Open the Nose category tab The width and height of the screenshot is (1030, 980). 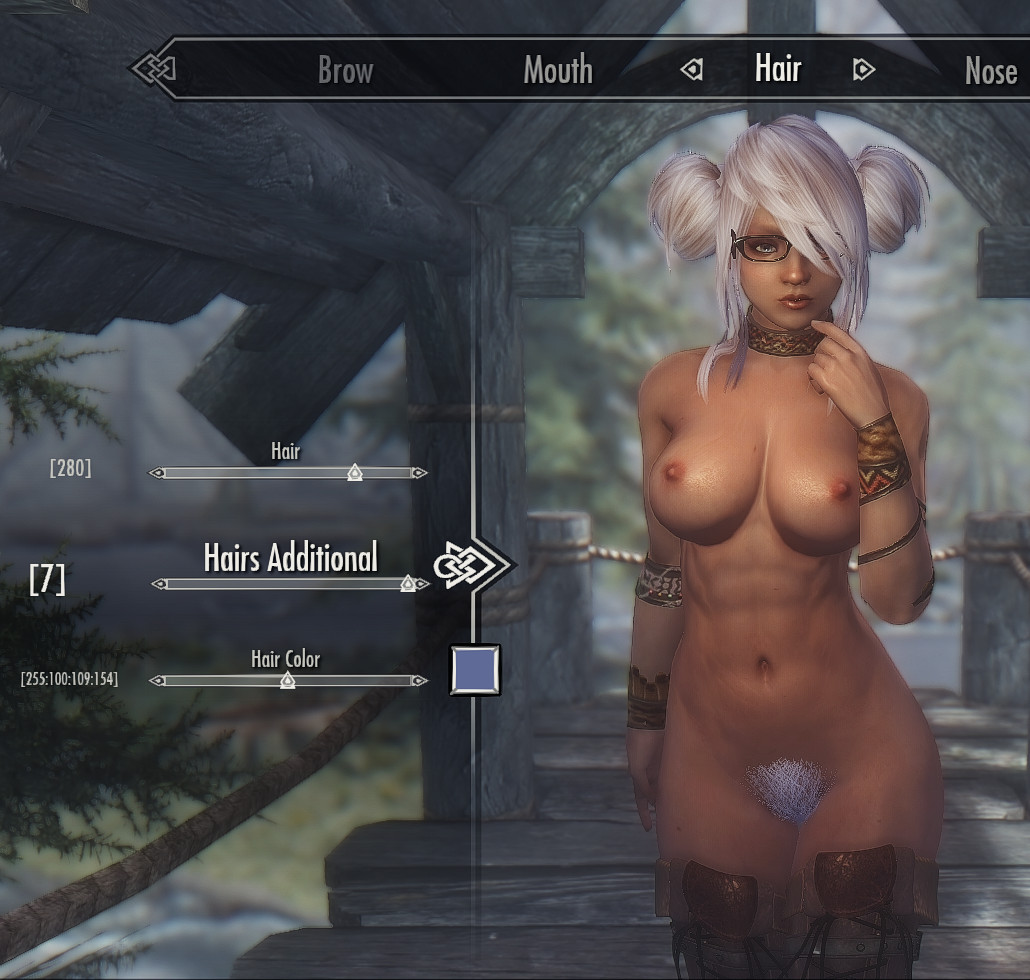[990, 70]
